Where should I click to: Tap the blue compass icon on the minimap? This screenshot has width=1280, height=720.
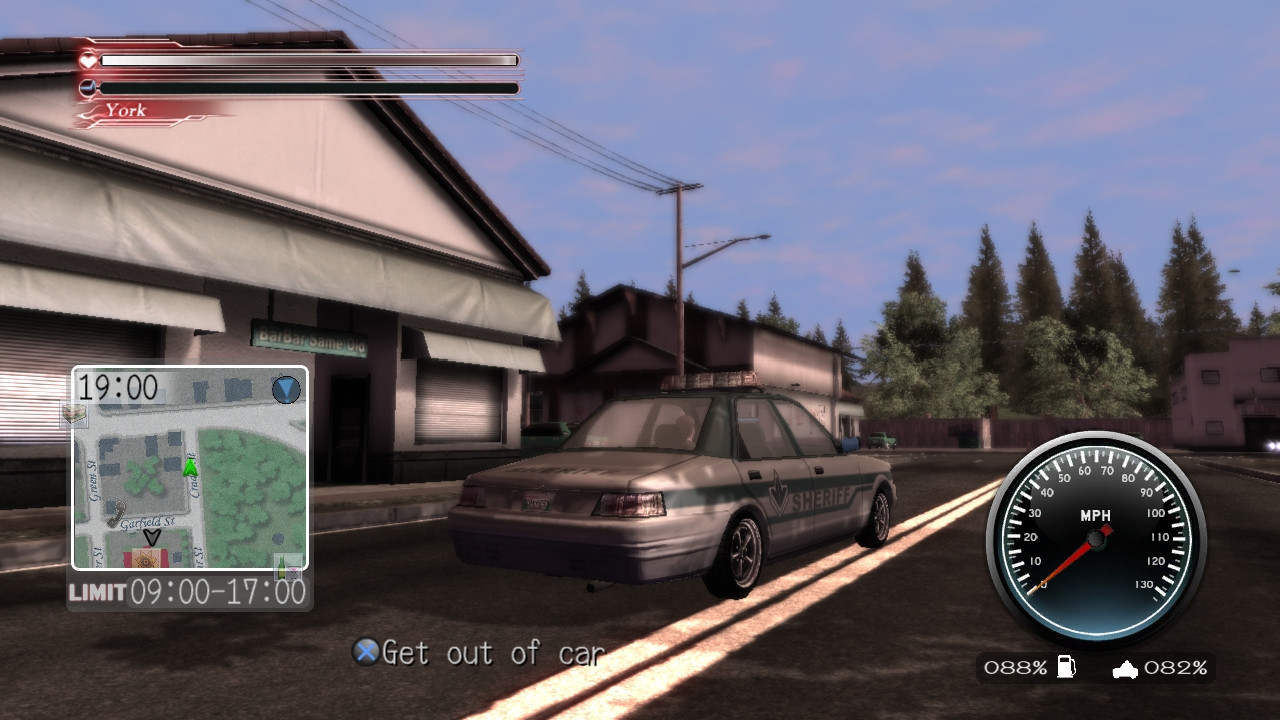coord(286,390)
